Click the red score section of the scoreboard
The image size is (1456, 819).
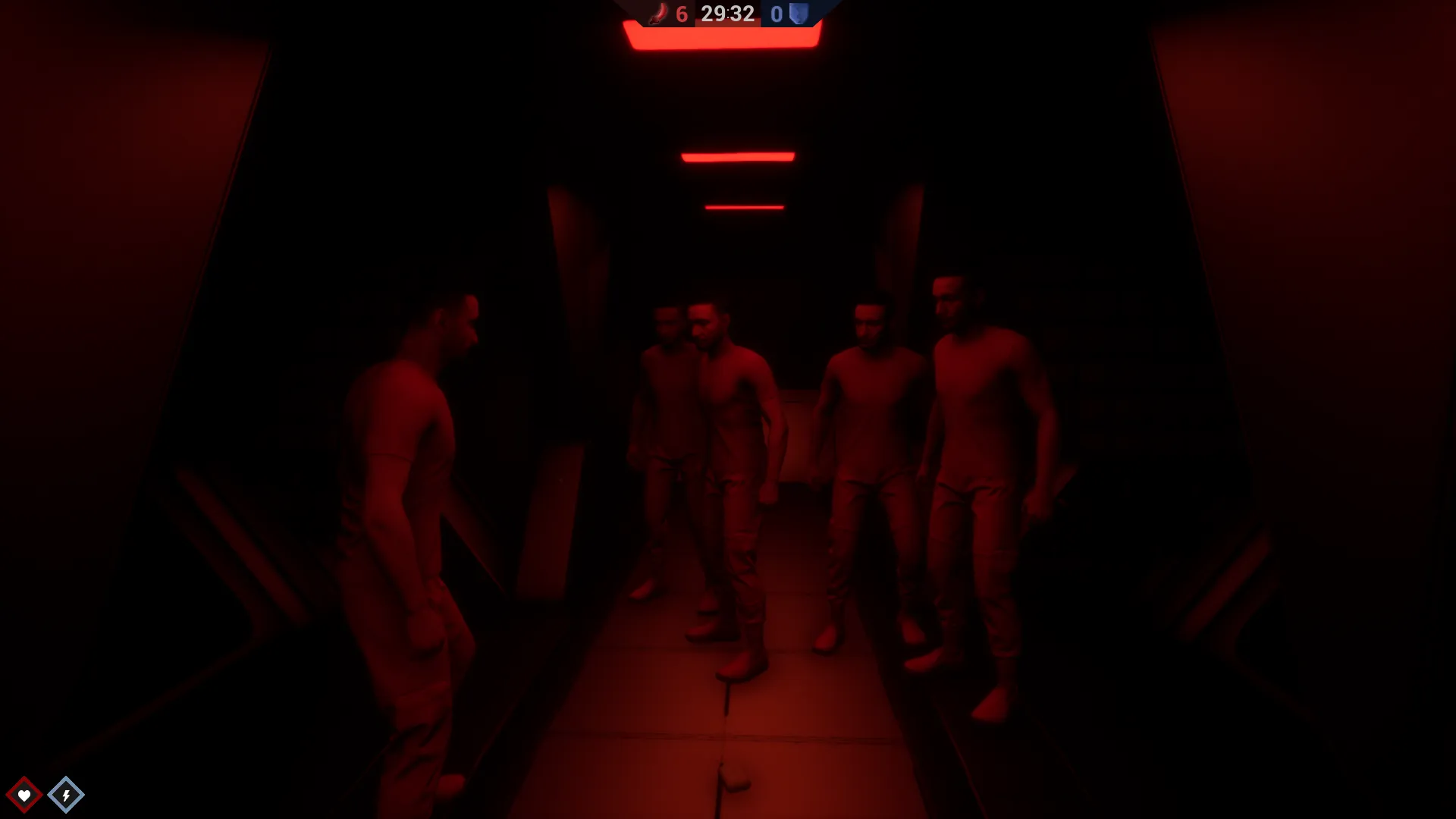coord(667,13)
